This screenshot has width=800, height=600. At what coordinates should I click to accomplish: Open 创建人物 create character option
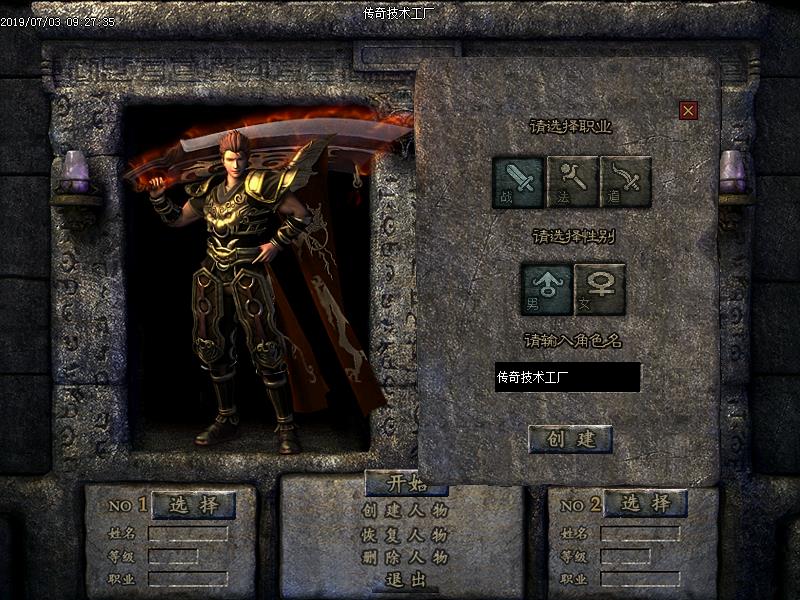404,510
